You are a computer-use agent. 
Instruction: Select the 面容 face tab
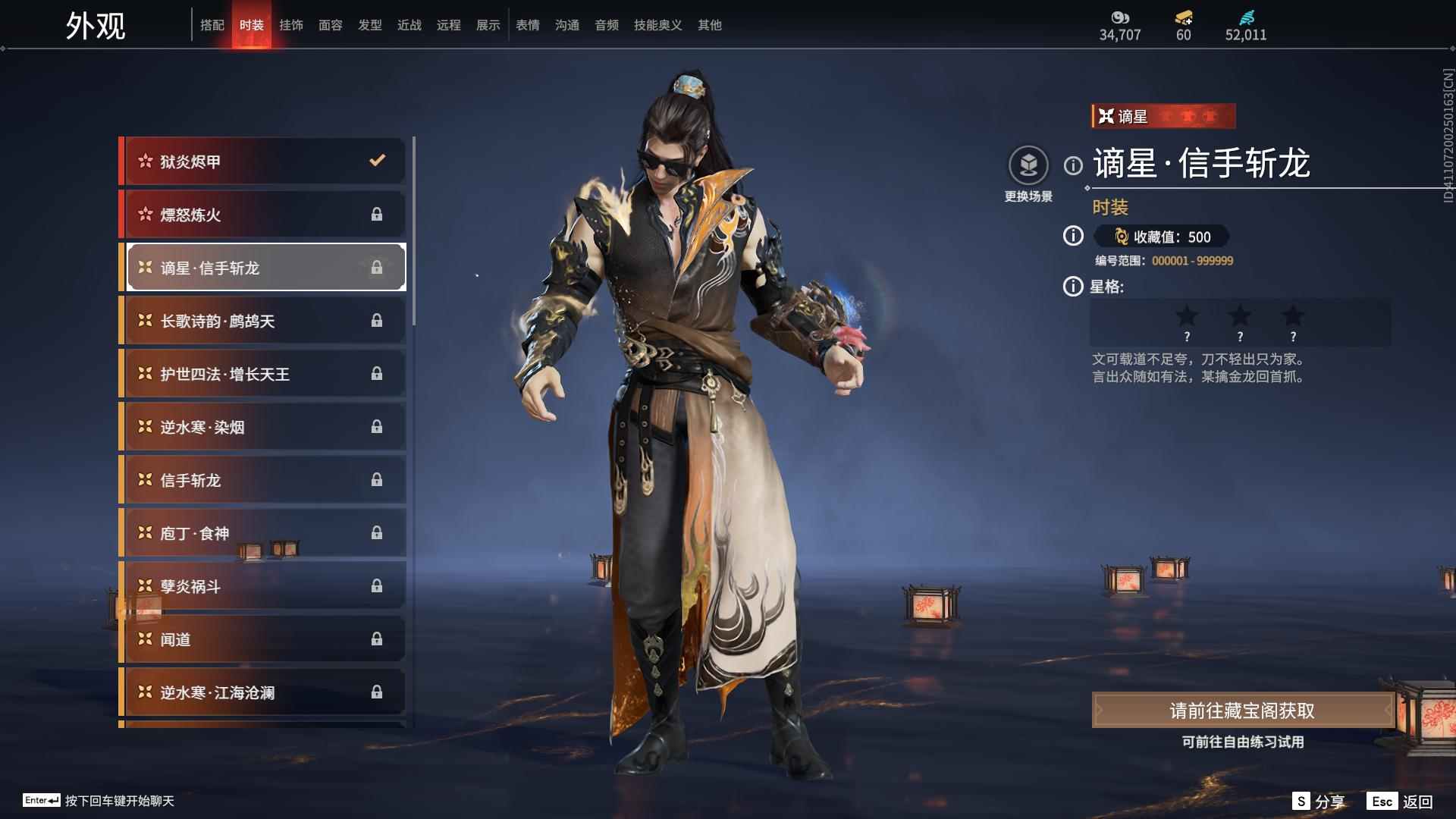point(331,25)
